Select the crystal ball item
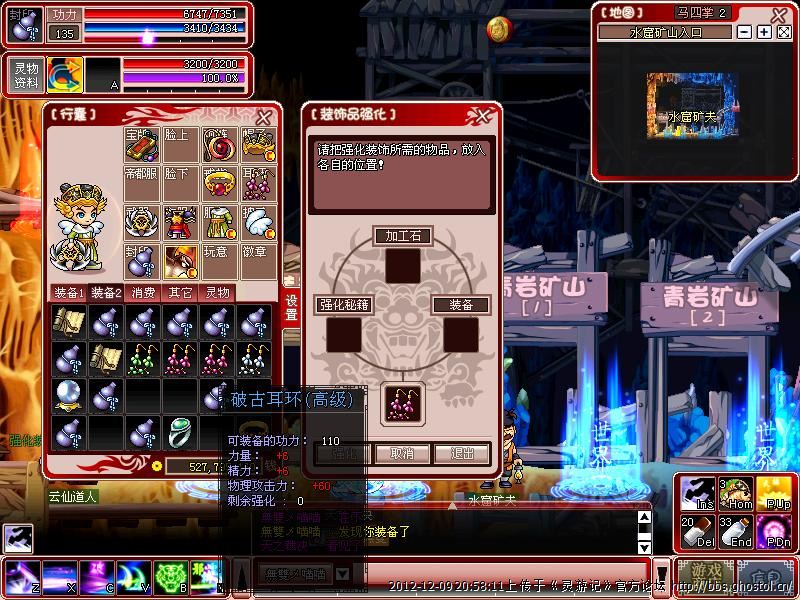The width and height of the screenshot is (800, 600). pos(68,395)
